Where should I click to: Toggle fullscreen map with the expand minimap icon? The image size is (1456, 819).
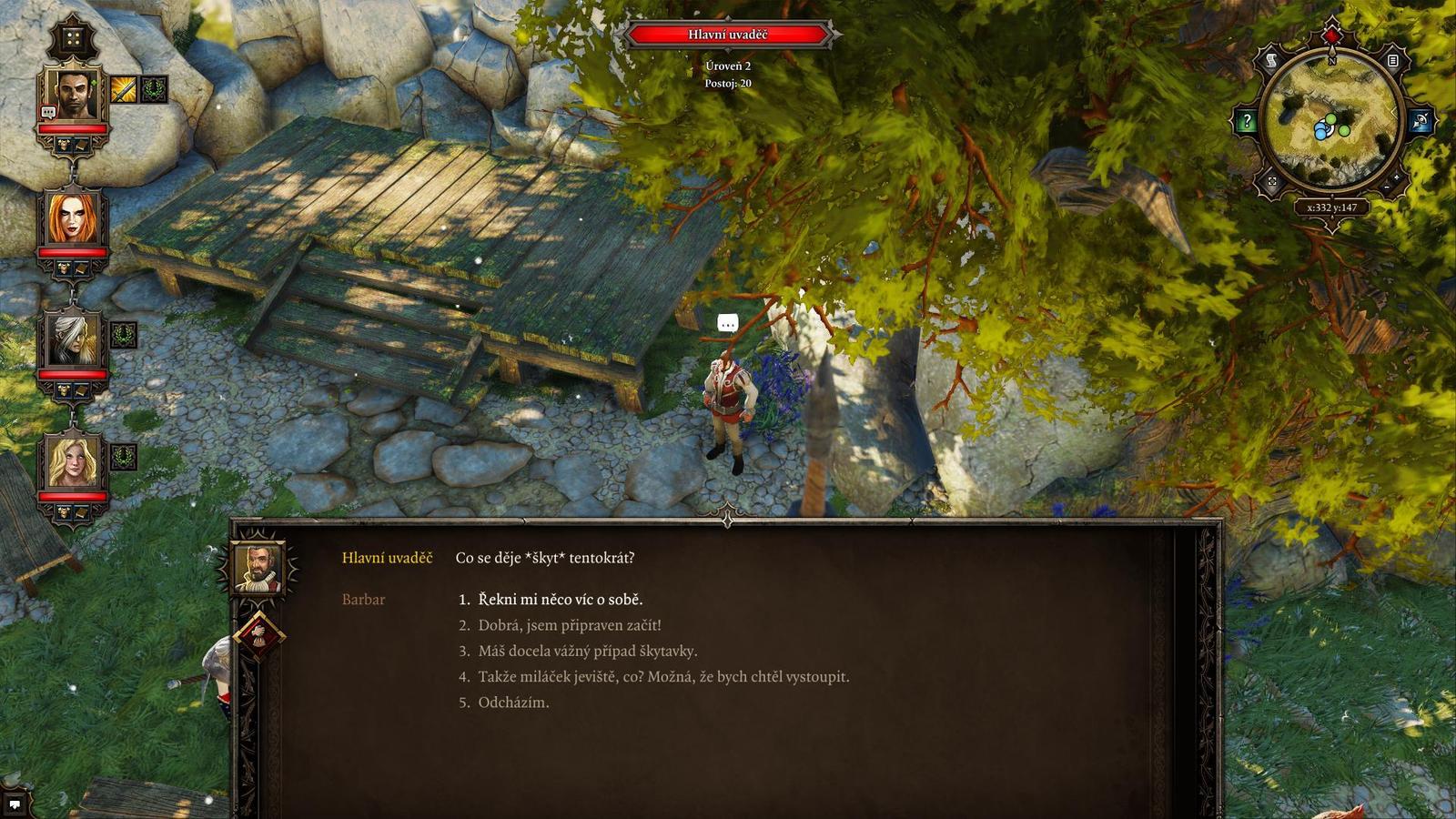click(1273, 181)
